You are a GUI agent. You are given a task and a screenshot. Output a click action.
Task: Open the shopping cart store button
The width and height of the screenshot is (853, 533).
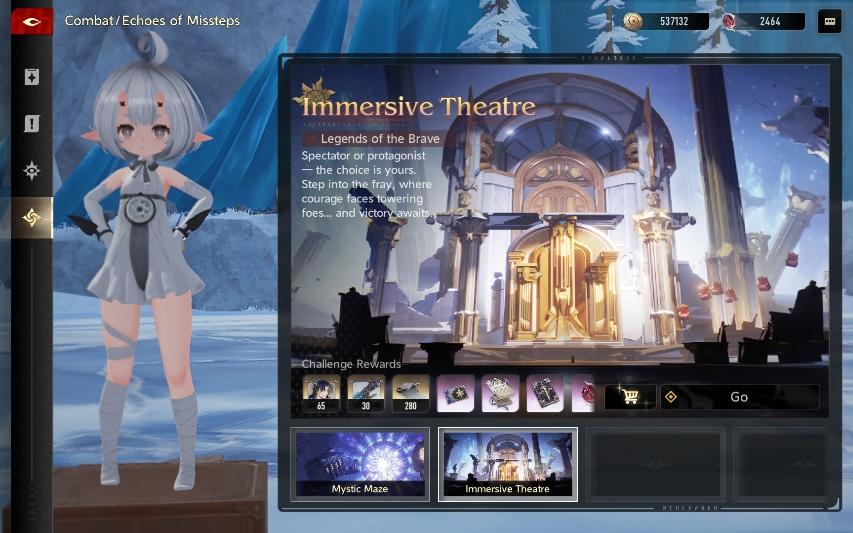630,397
